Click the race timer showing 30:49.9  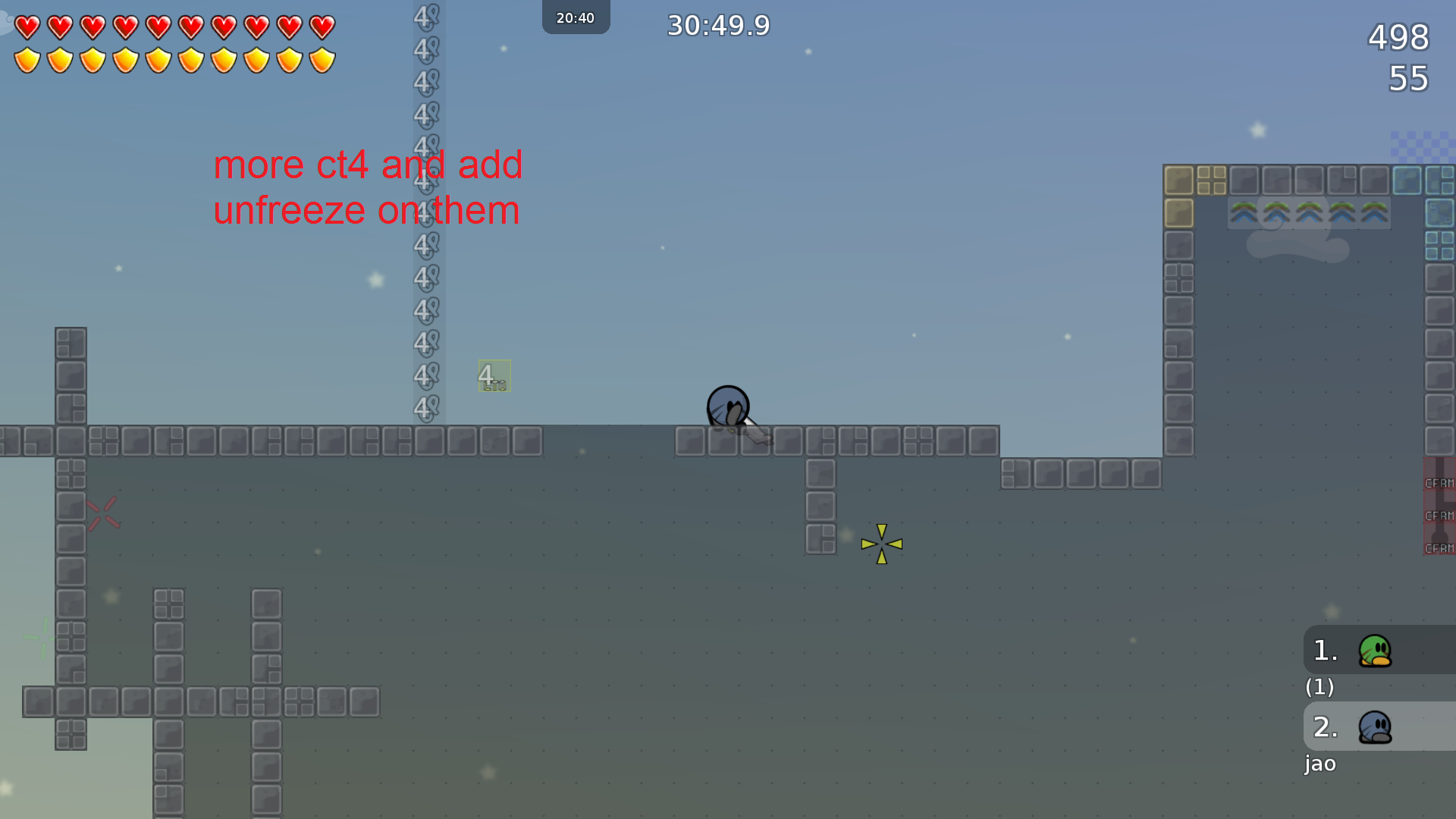pyautogui.click(x=717, y=25)
